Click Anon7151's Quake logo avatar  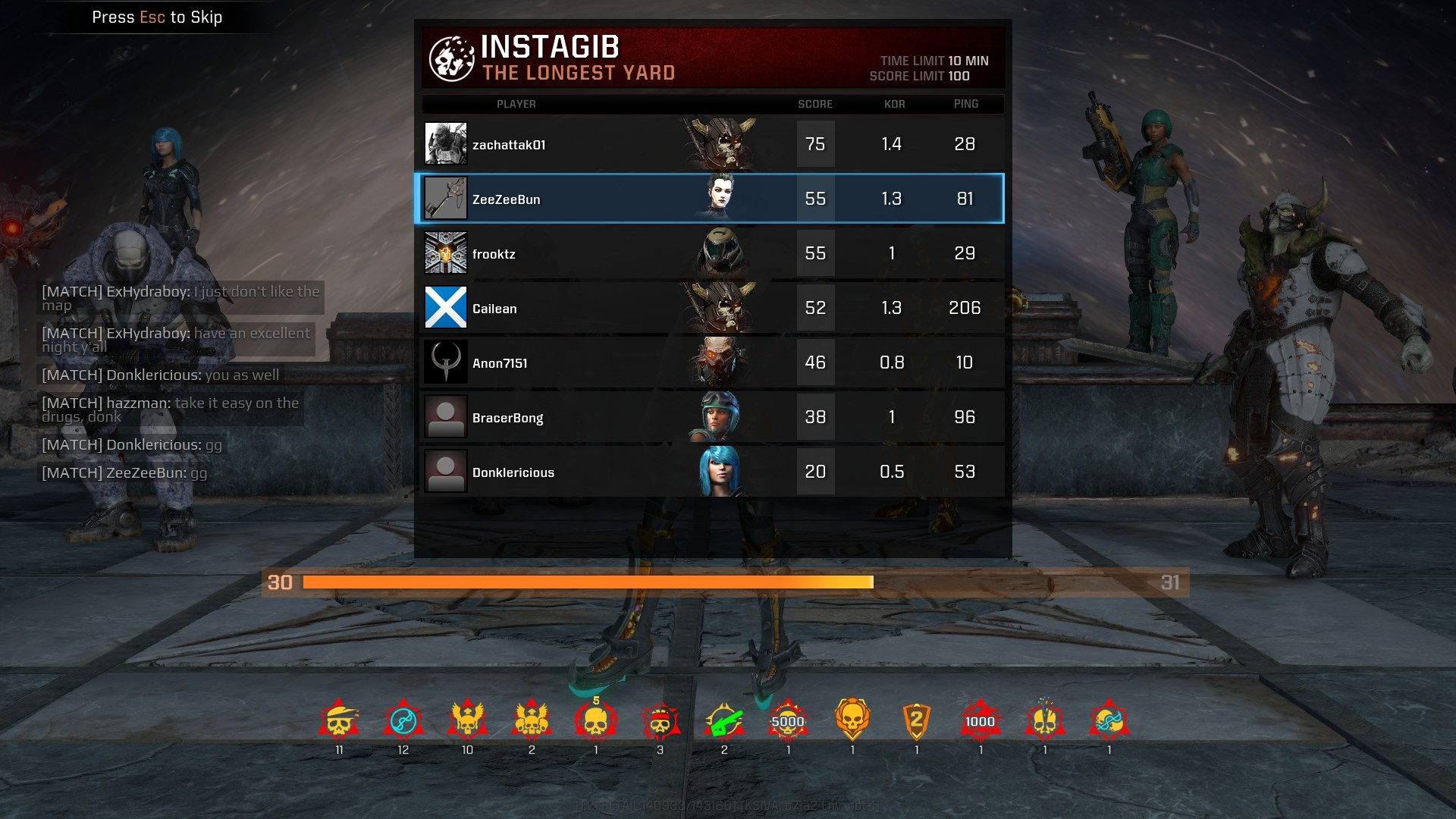point(446,362)
